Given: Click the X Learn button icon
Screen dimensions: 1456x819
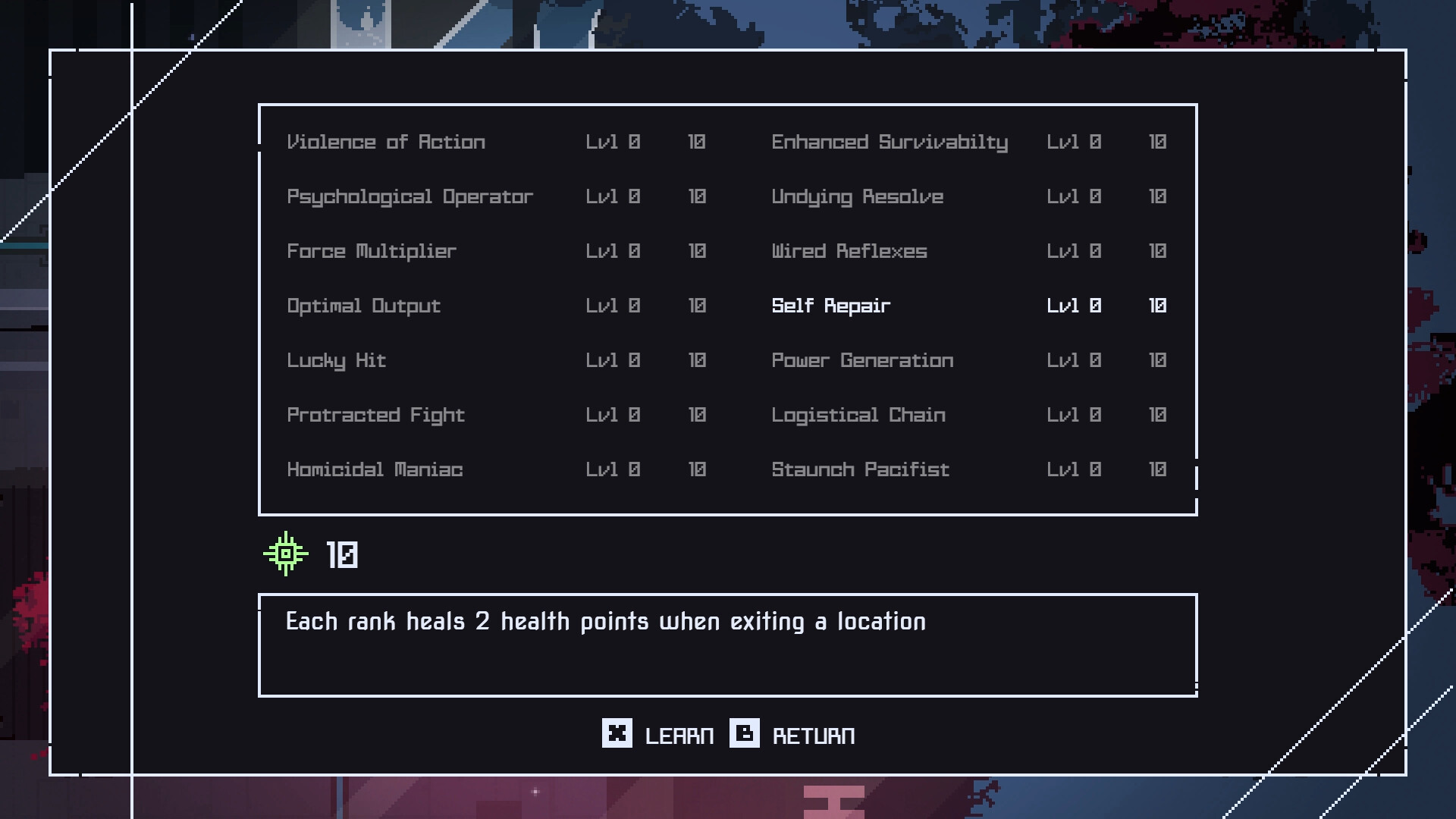Looking at the screenshot, I should [x=617, y=734].
